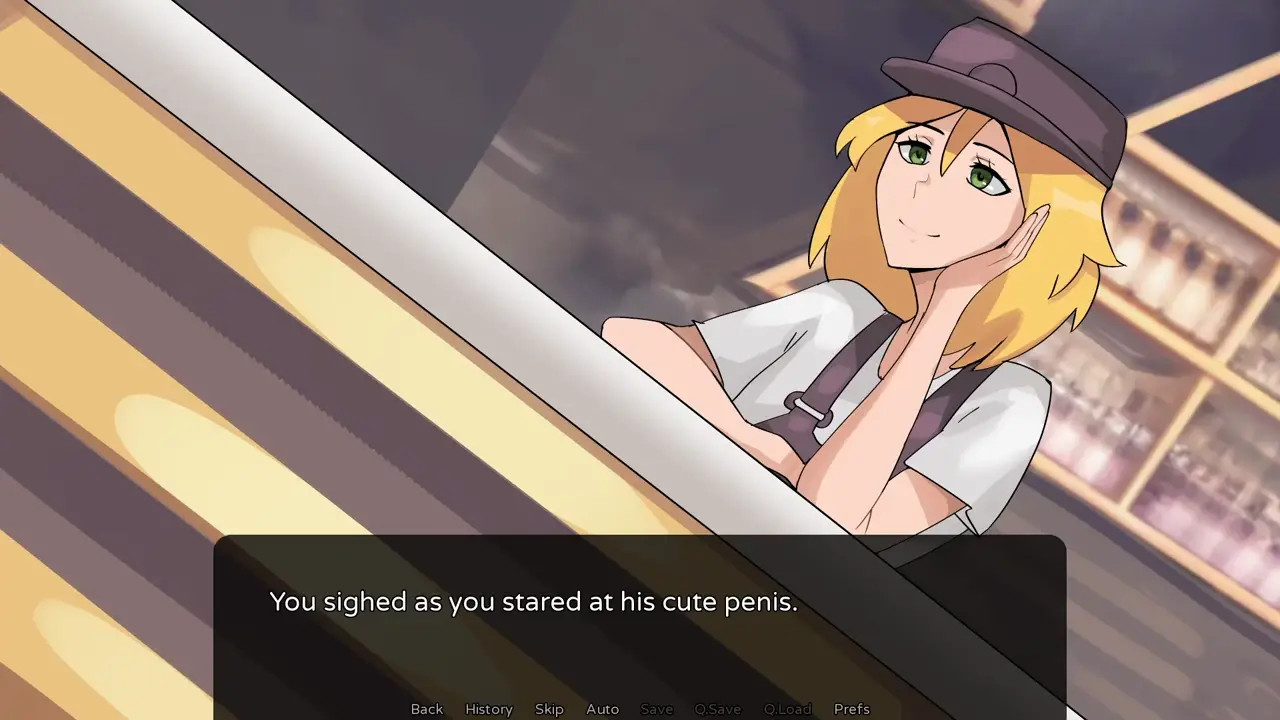Open the dialogue History log
This screenshot has width=1280, height=720.
[x=489, y=709]
